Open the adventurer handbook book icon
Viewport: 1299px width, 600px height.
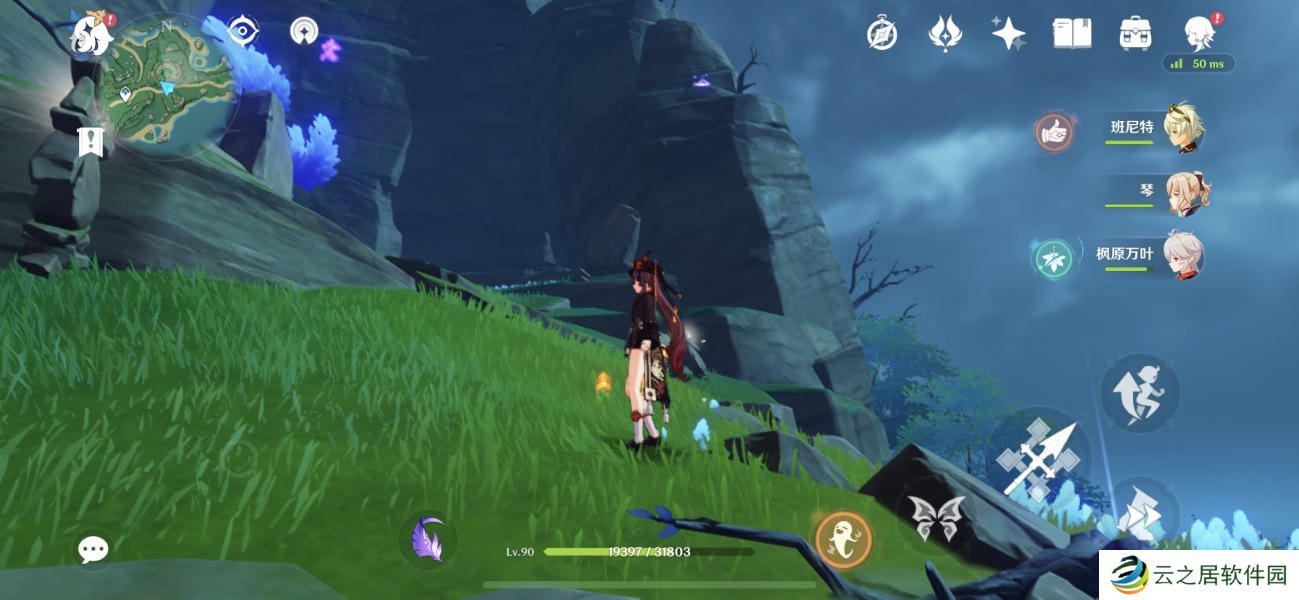tap(1072, 34)
